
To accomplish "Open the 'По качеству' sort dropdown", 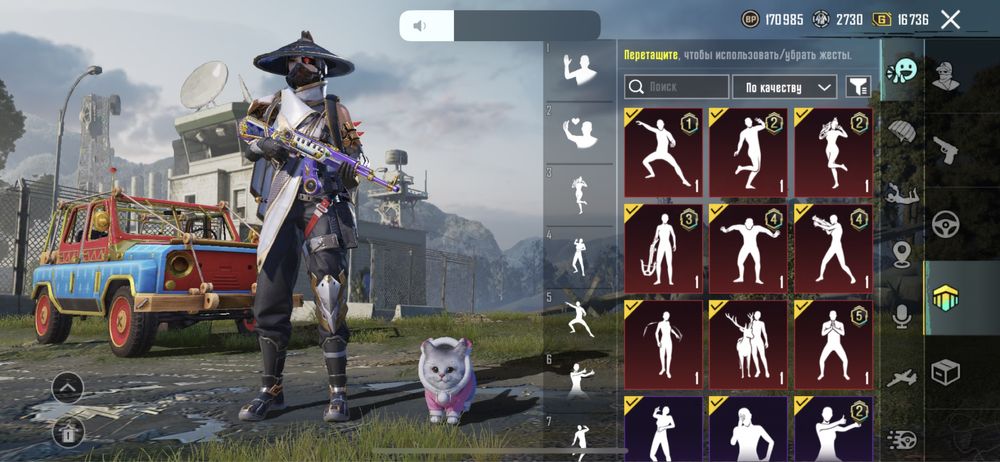I will pos(785,87).
